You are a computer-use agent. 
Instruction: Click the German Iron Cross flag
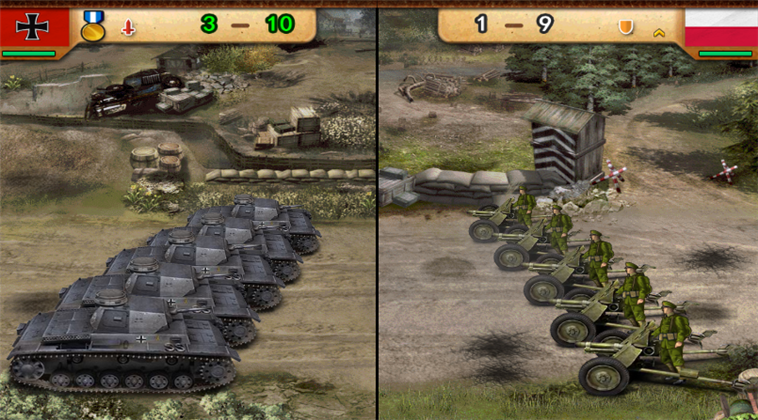[34, 27]
